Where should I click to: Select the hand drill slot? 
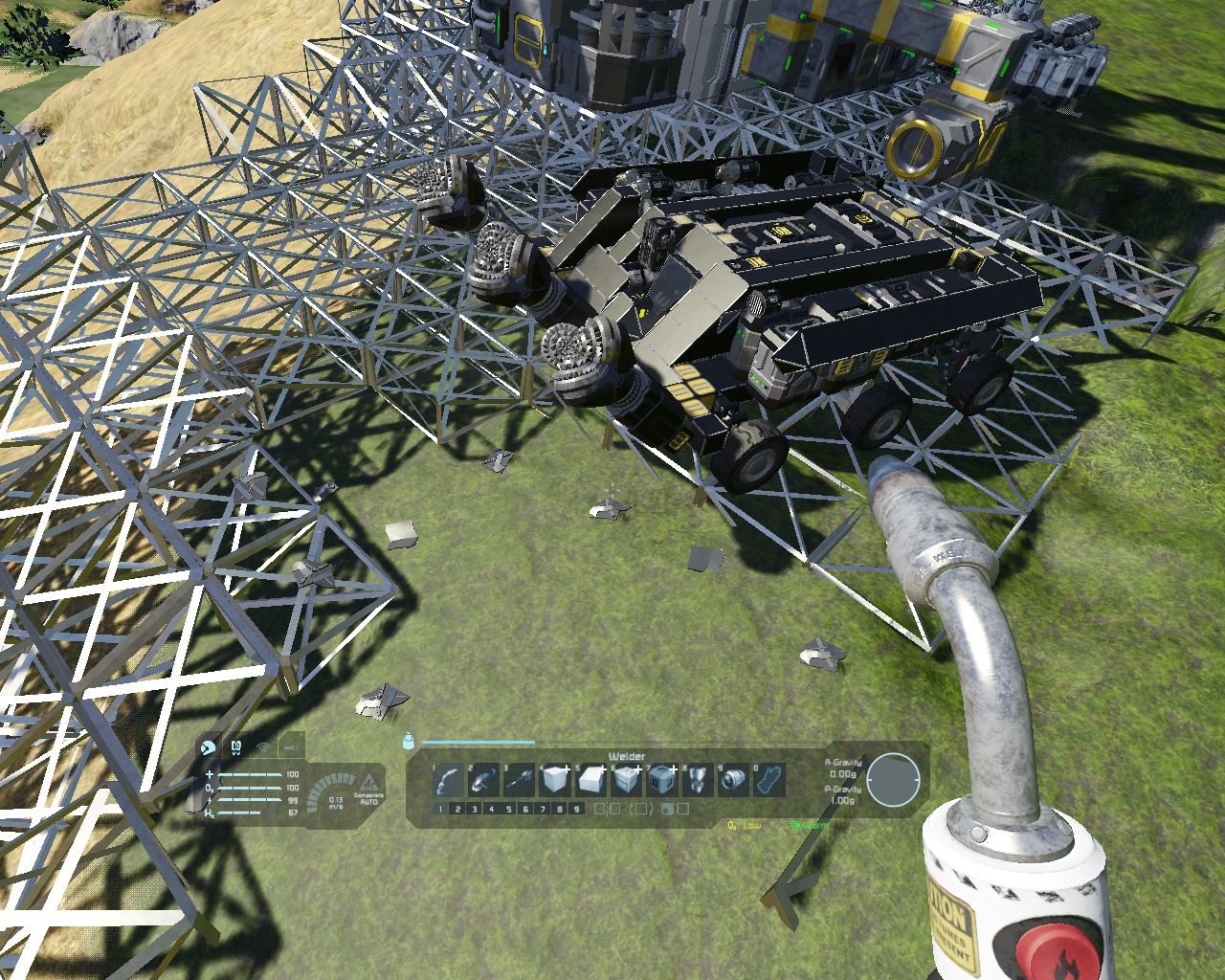[x=520, y=781]
